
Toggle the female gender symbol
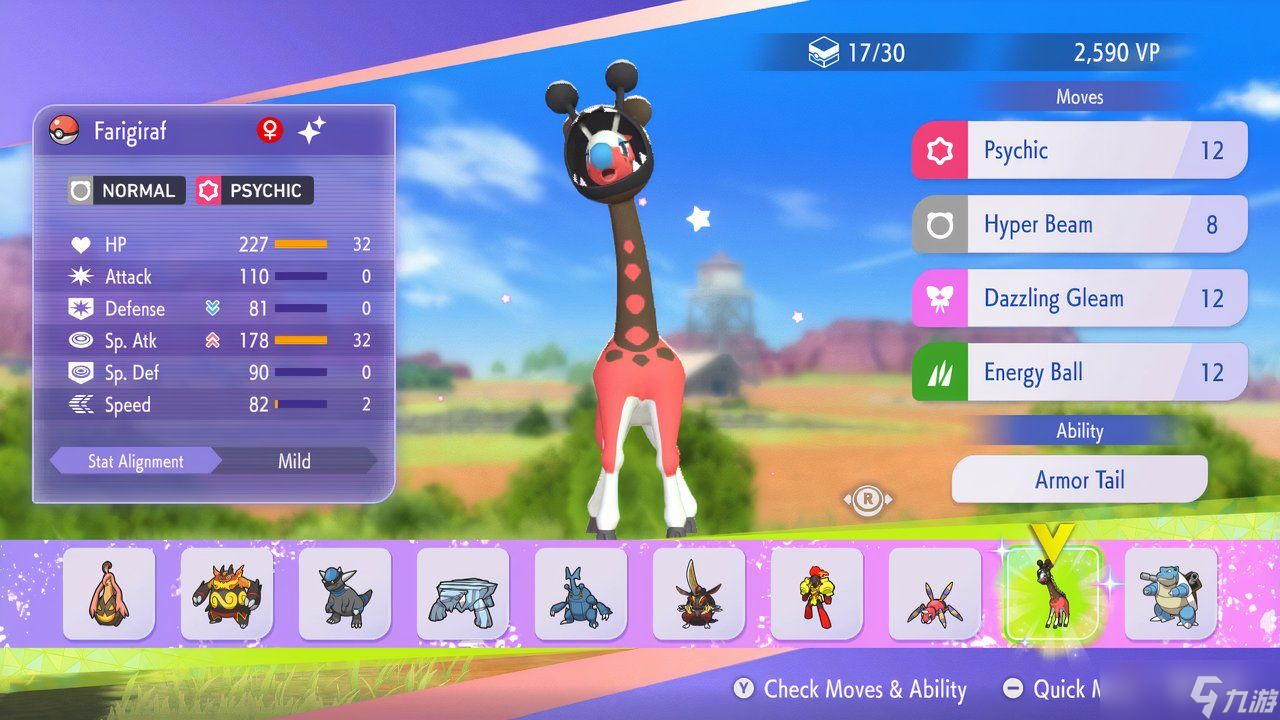click(268, 129)
